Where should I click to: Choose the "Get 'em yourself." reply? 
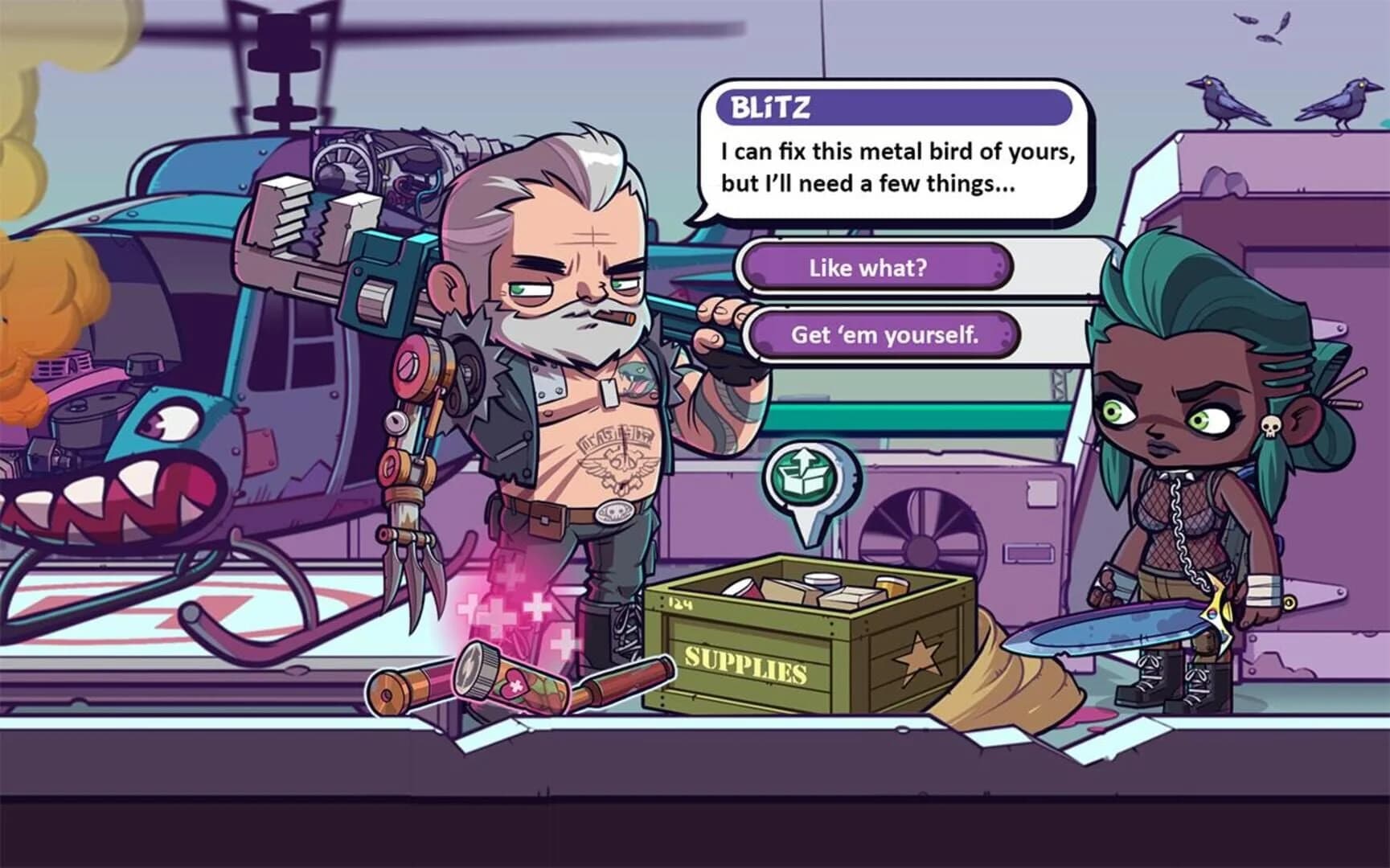882,336
